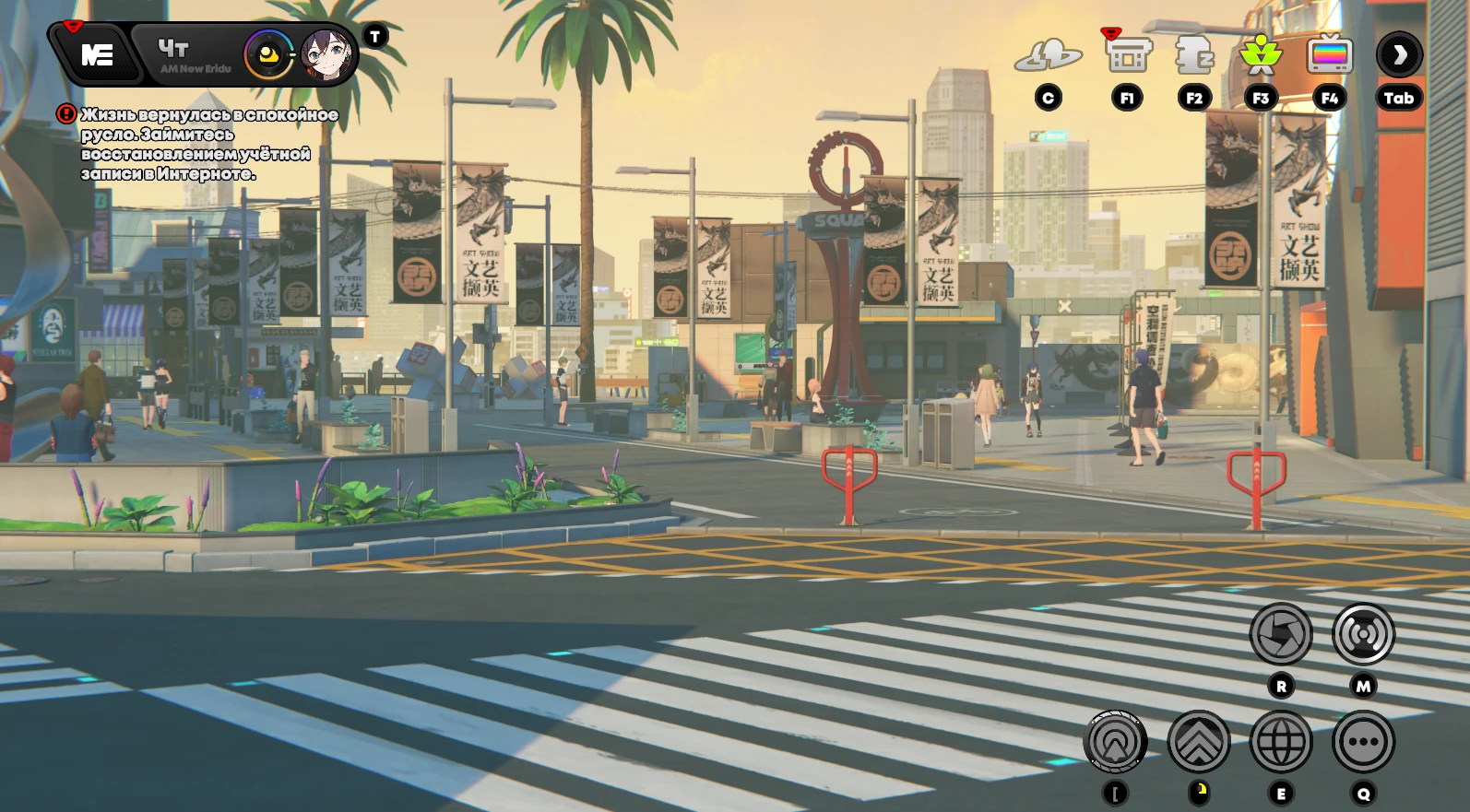Open the three-dots more options button

click(1363, 742)
